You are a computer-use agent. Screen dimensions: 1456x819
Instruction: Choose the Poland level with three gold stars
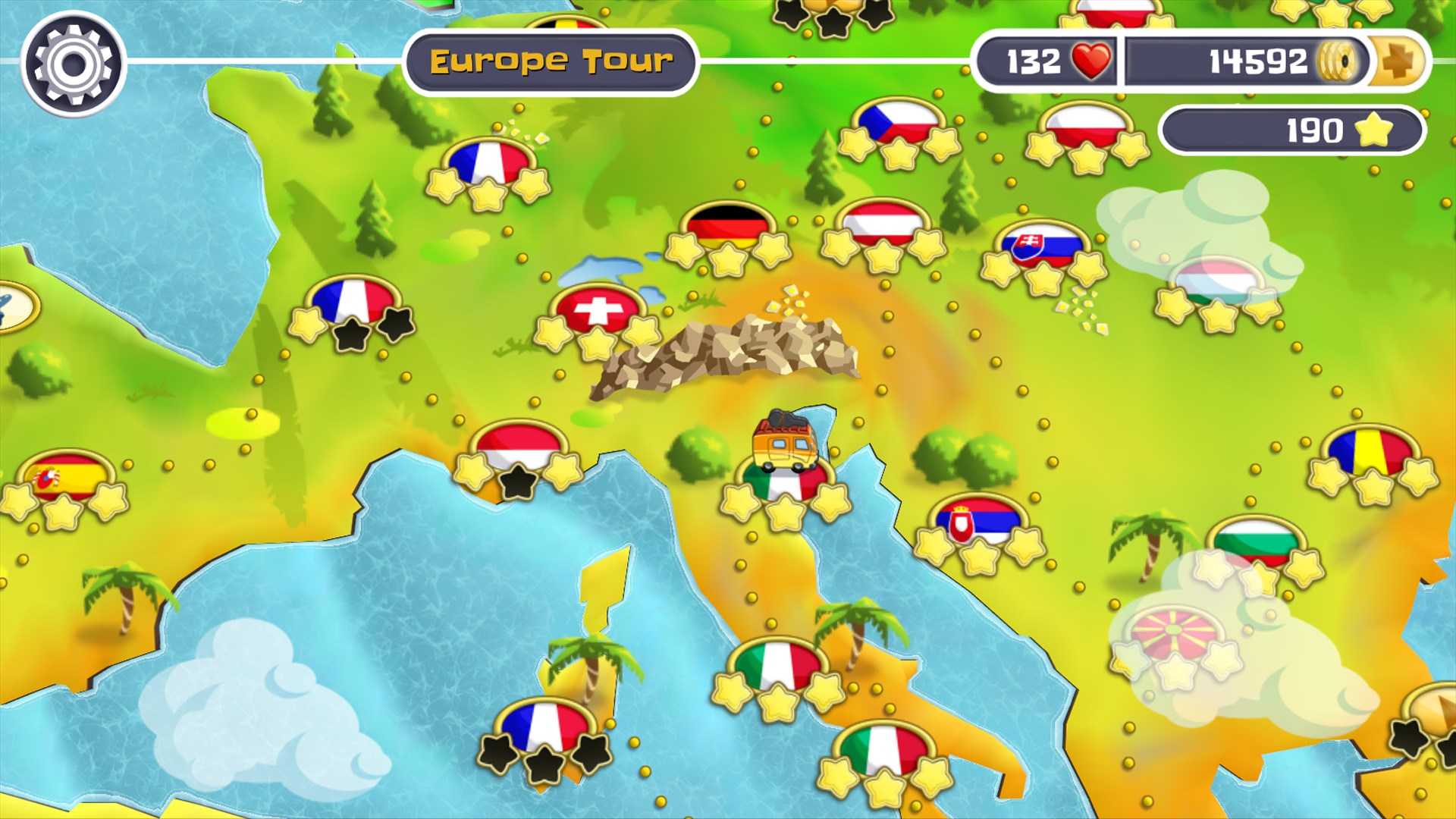1087,127
